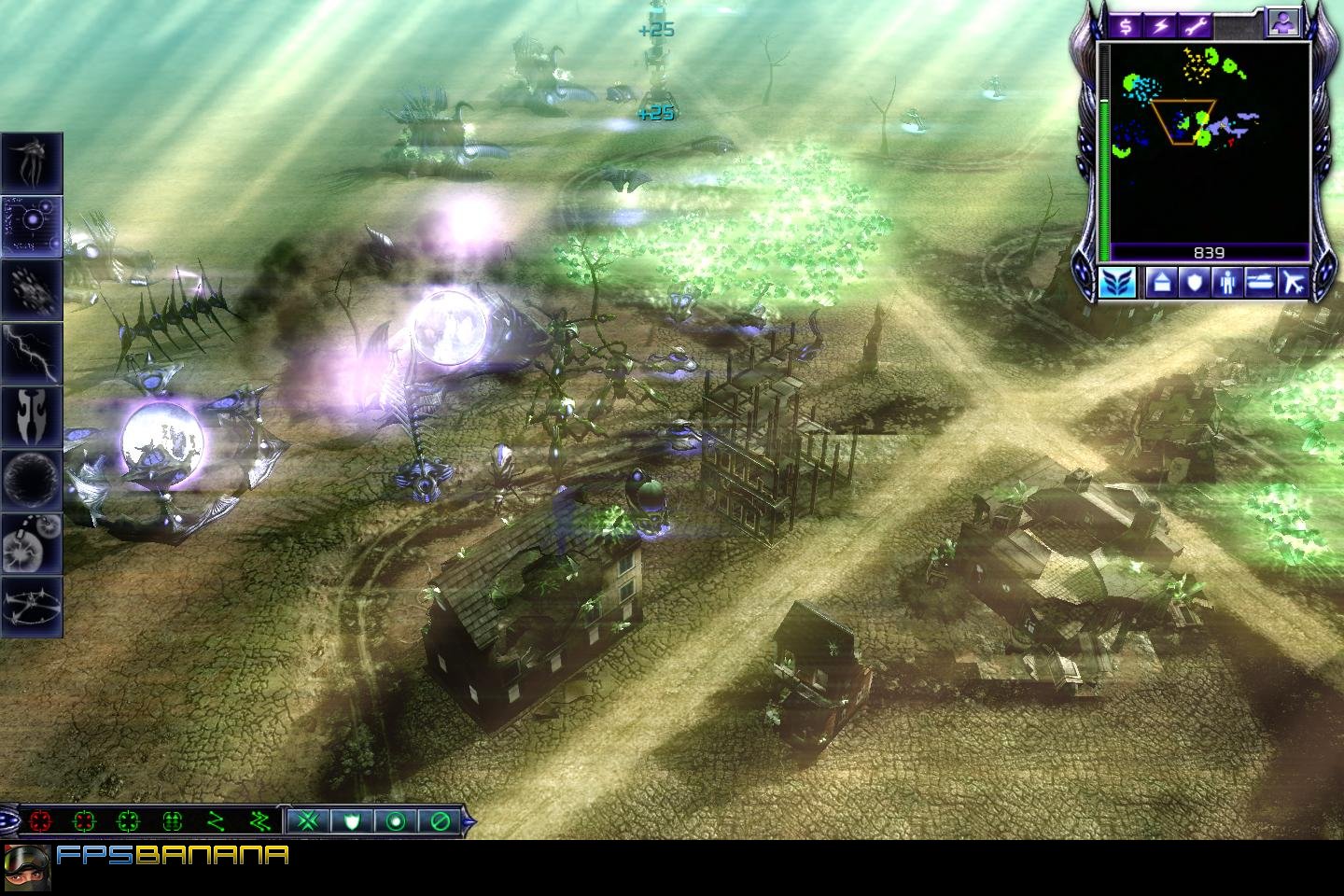
Task: Click the Defenses shield icon under minimap
Action: (1194, 283)
